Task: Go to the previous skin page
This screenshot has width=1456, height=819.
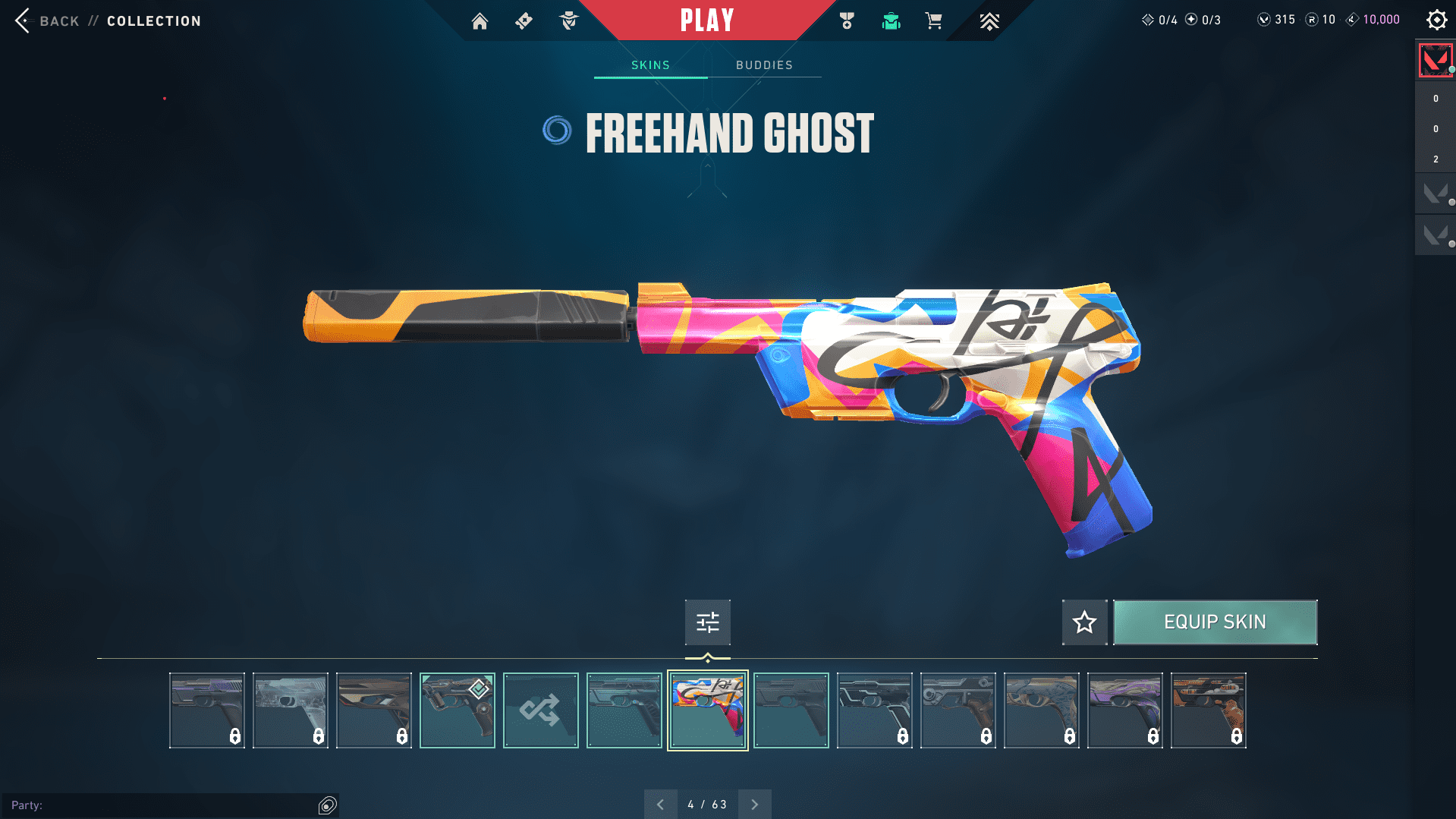Action: [x=660, y=805]
